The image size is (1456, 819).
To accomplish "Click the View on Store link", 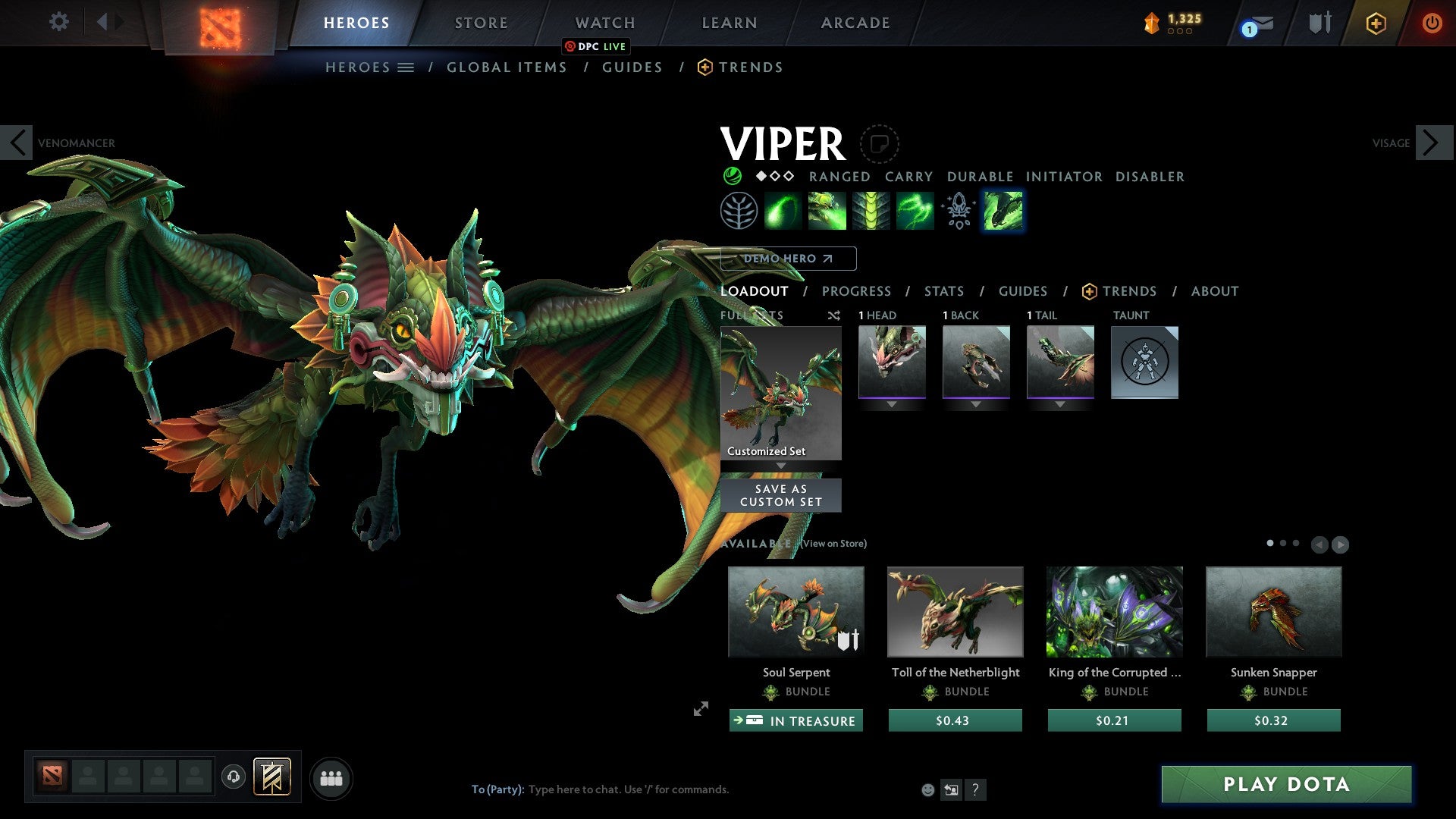I will (x=833, y=544).
